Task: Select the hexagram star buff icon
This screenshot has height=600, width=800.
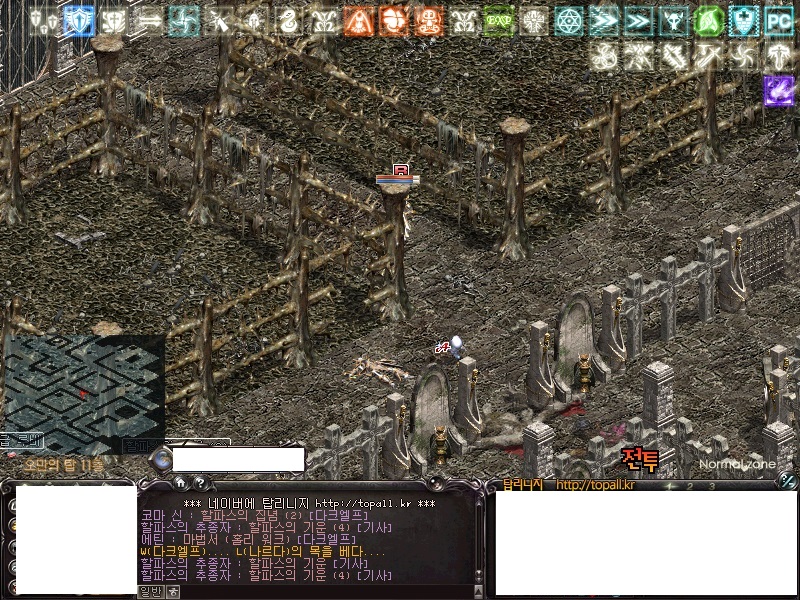Action: click(x=569, y=20)
